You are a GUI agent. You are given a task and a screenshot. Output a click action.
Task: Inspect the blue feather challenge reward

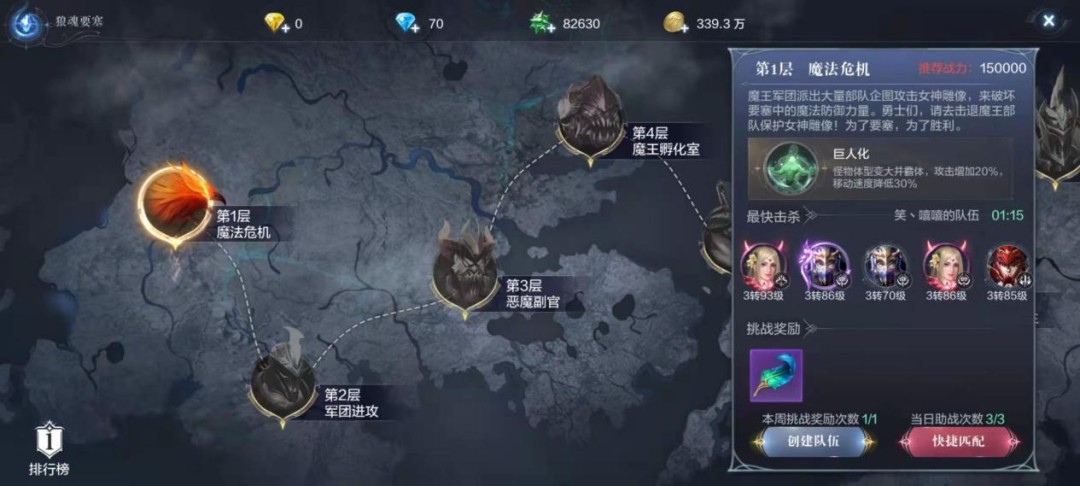(x=776, y=375)
